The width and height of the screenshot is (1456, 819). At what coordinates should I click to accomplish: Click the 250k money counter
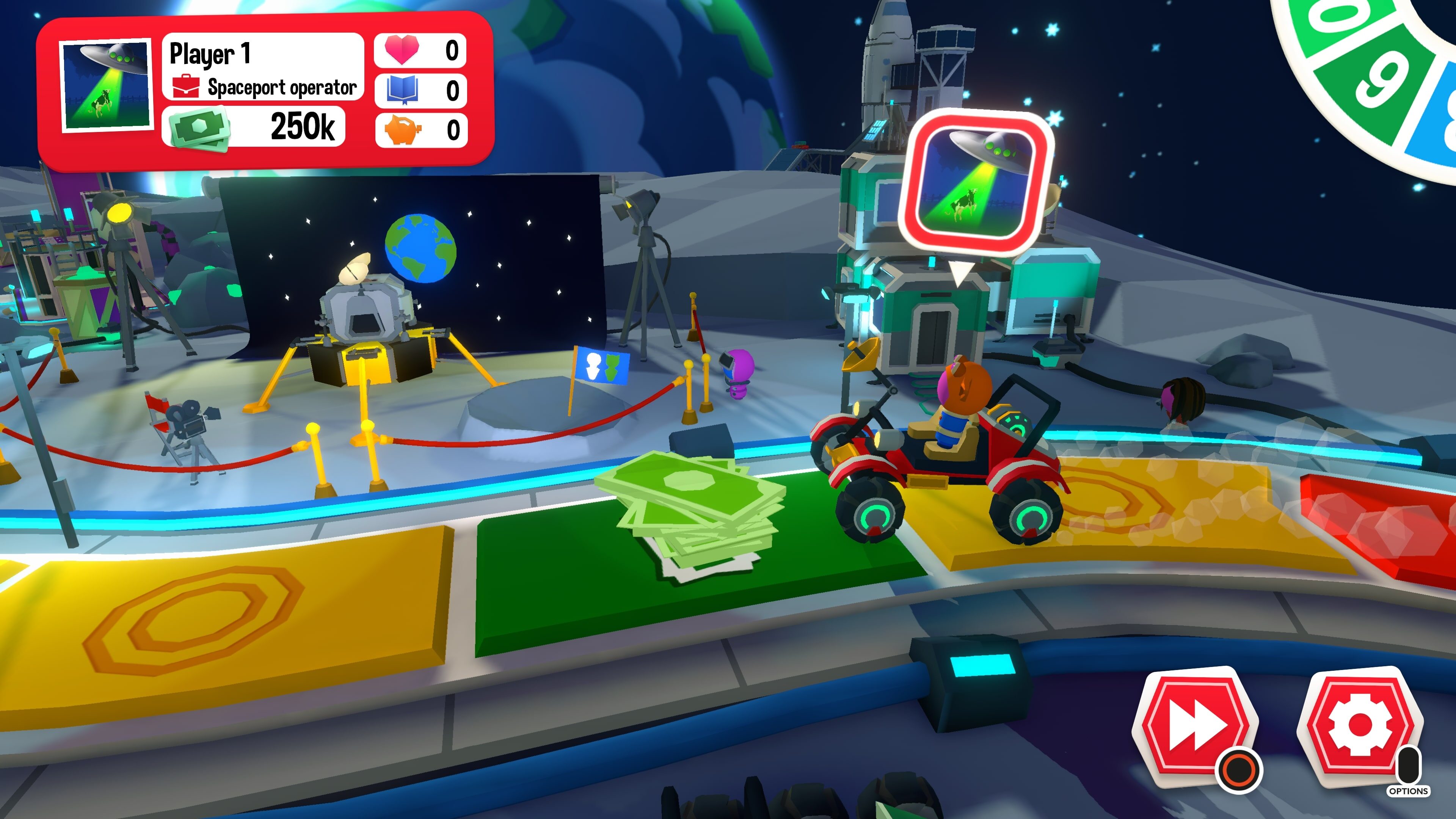click(303, 128)
